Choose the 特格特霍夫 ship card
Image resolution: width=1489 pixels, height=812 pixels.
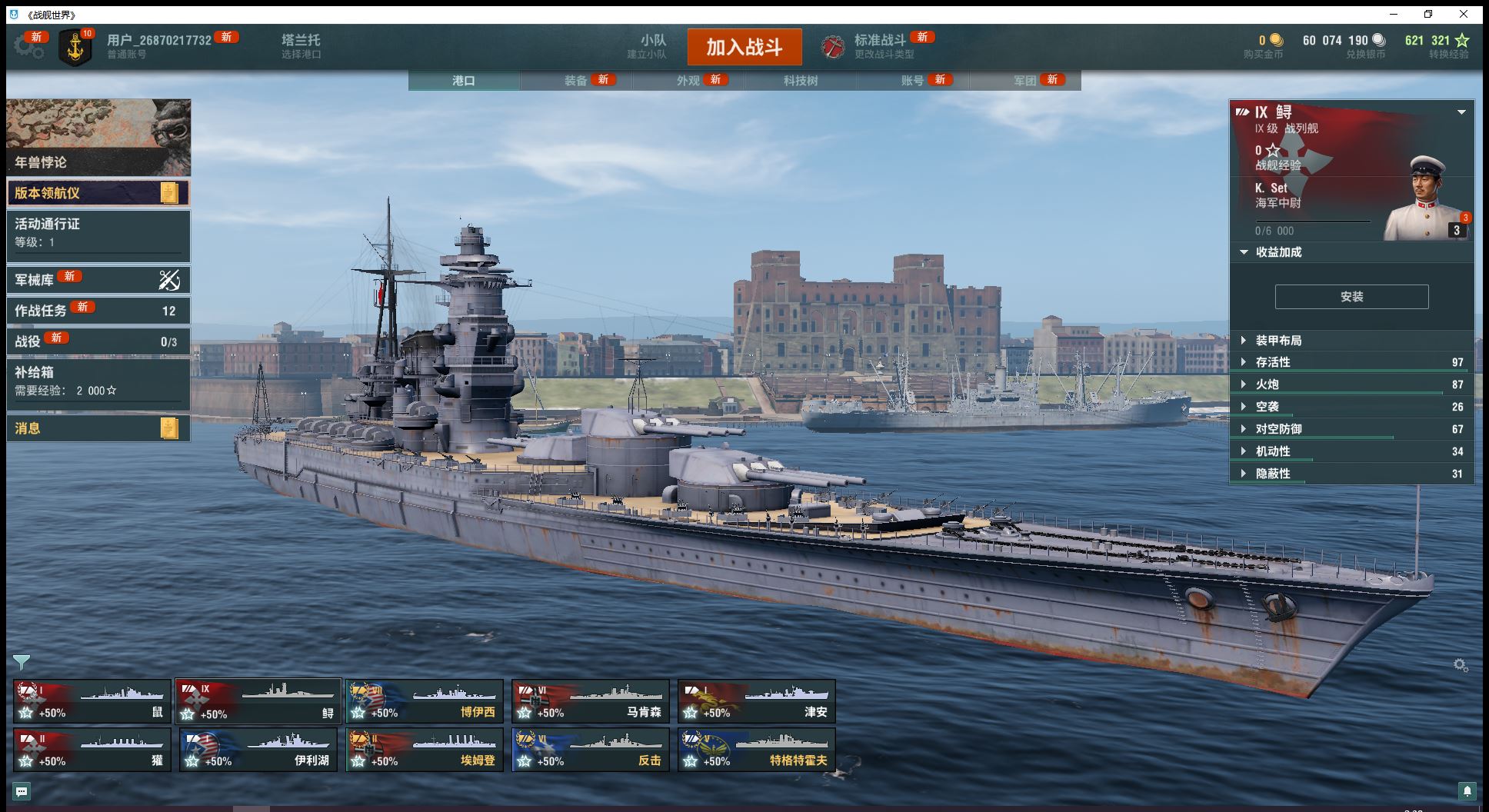[x=757, y=750]
